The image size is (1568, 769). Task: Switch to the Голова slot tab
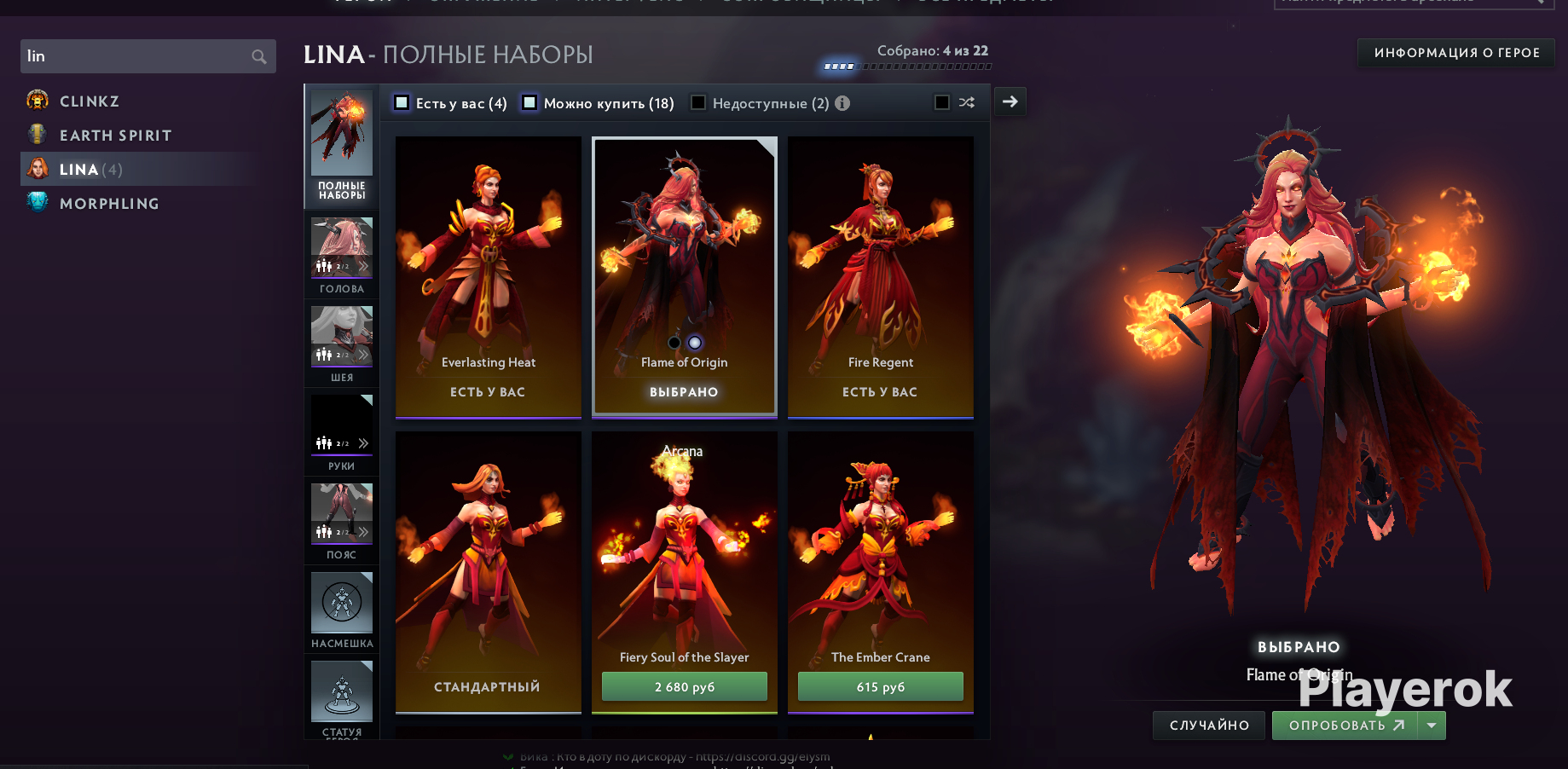(x=342, y=256)
